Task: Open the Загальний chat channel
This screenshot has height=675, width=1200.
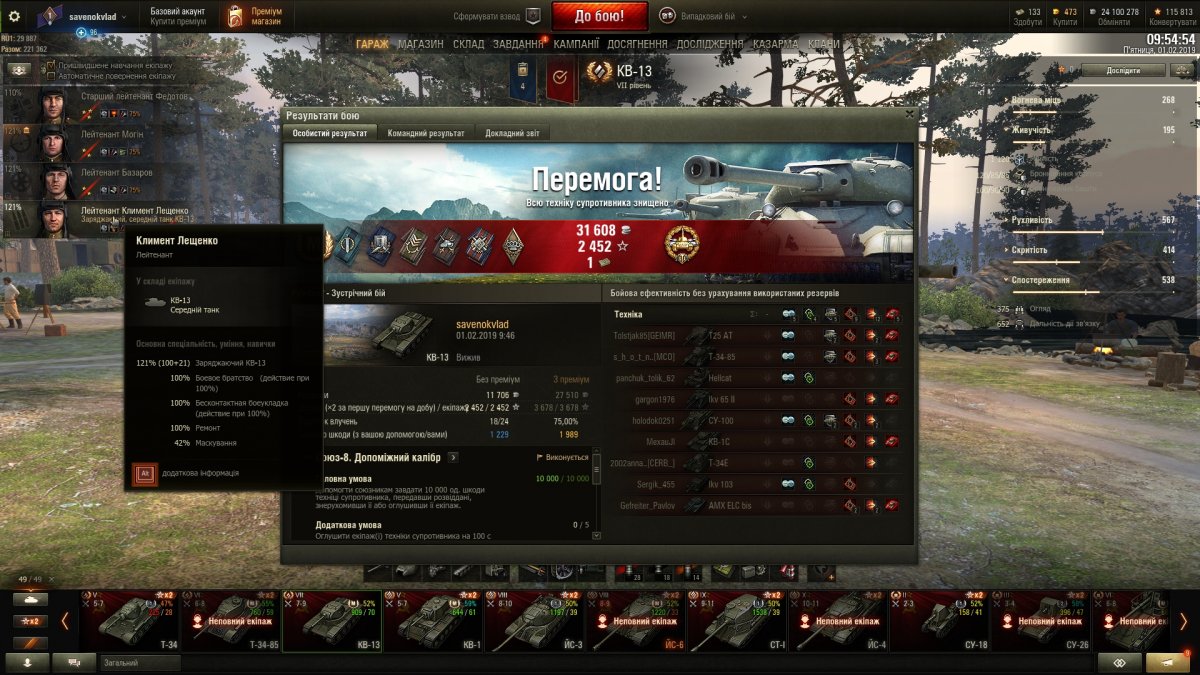Action: click(140, 663)
